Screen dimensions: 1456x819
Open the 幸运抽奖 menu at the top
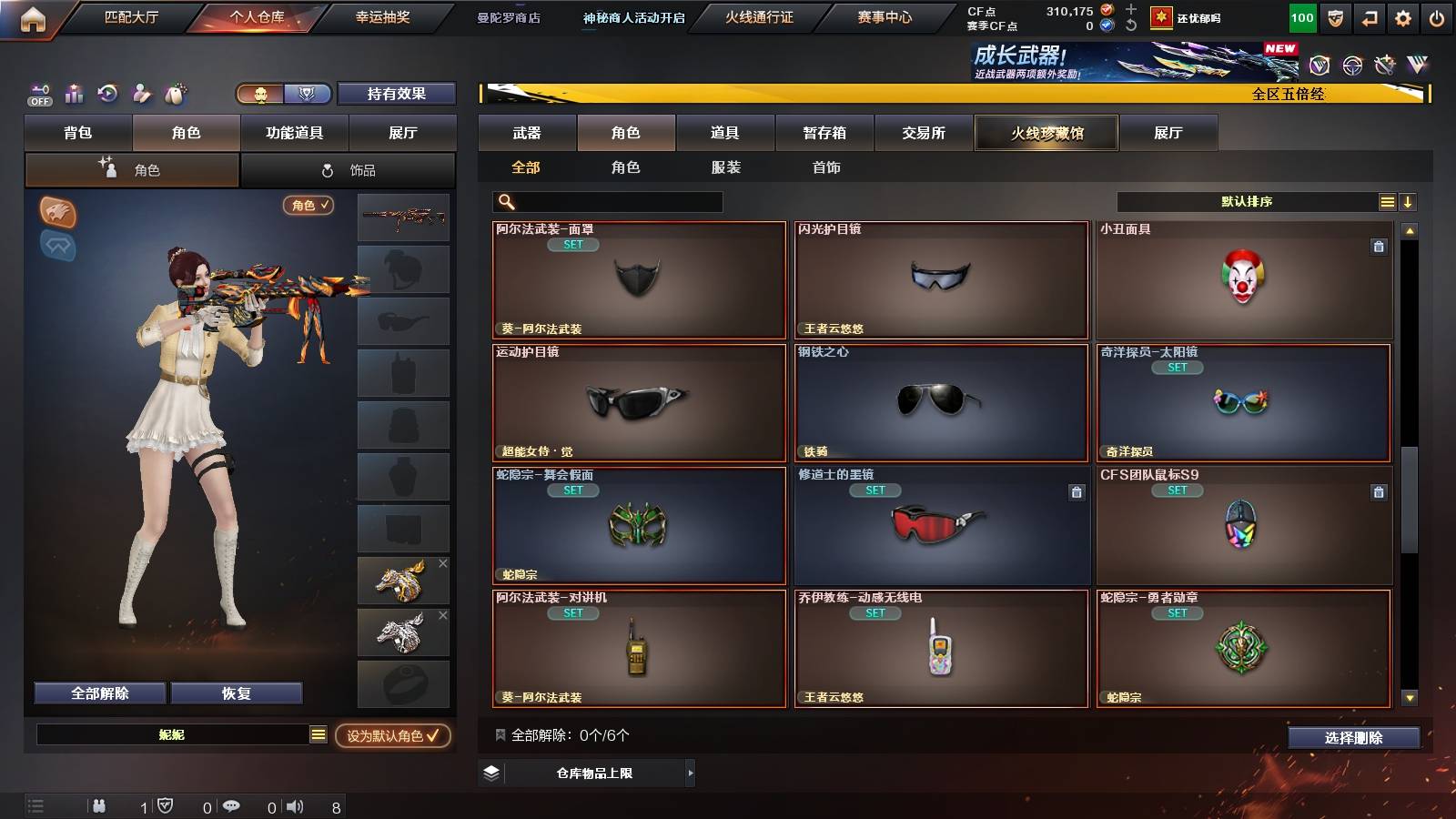[383, 16]
